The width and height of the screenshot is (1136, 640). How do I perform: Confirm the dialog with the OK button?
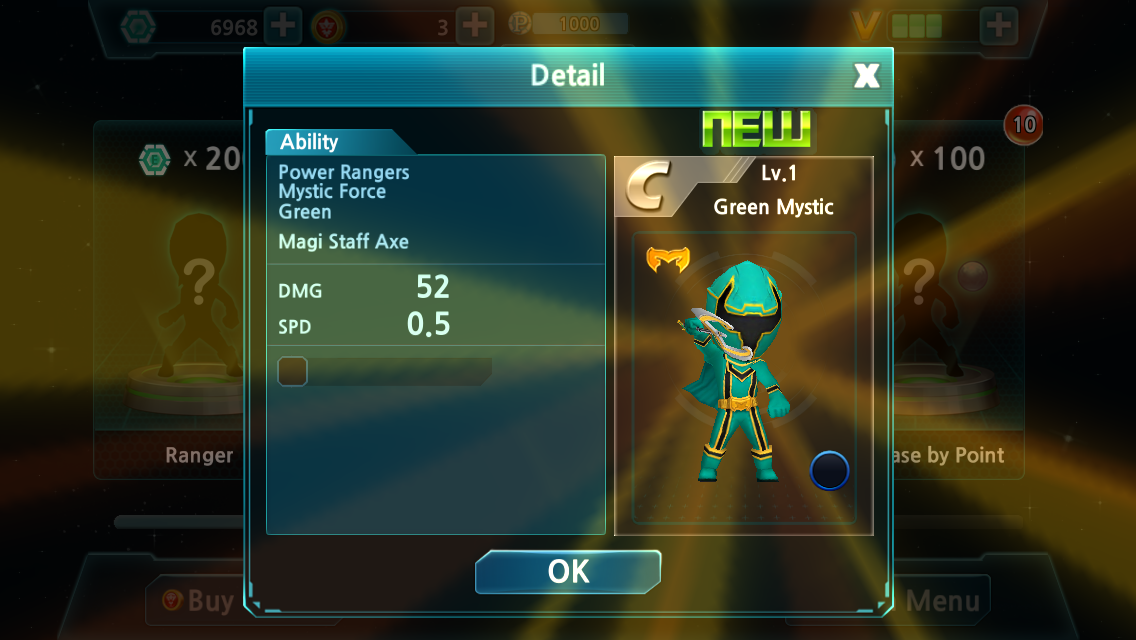pyautogui.click(x=568, y=571)
